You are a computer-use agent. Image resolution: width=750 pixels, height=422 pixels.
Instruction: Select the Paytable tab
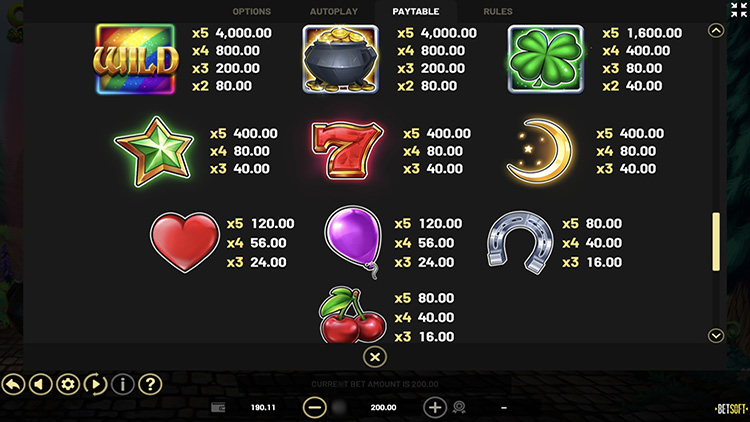[414, 12]
